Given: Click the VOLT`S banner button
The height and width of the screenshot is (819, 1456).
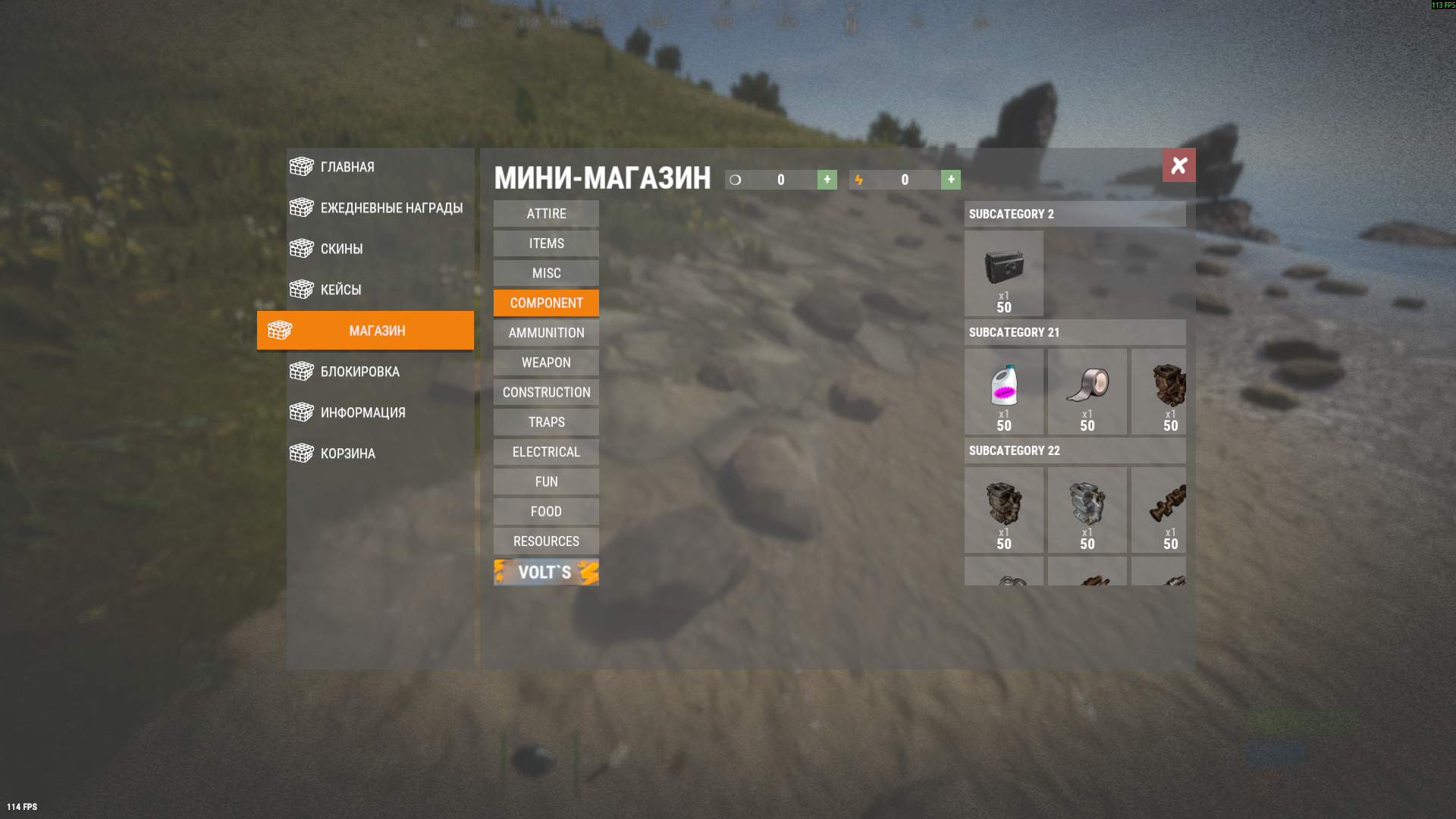Looking at the screenshot, I should 546,573.
